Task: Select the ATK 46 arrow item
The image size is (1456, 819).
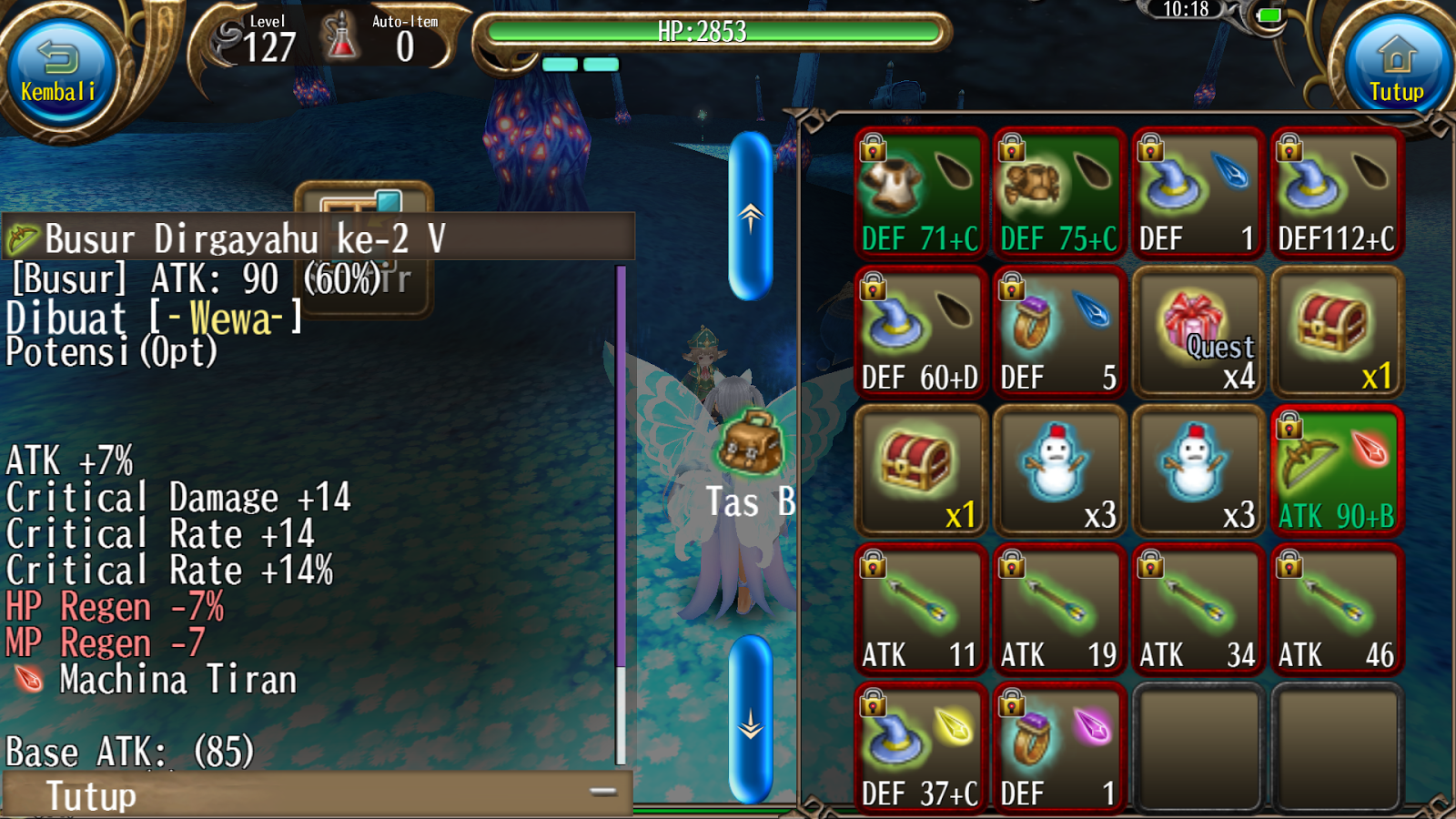Action: 1336,610
